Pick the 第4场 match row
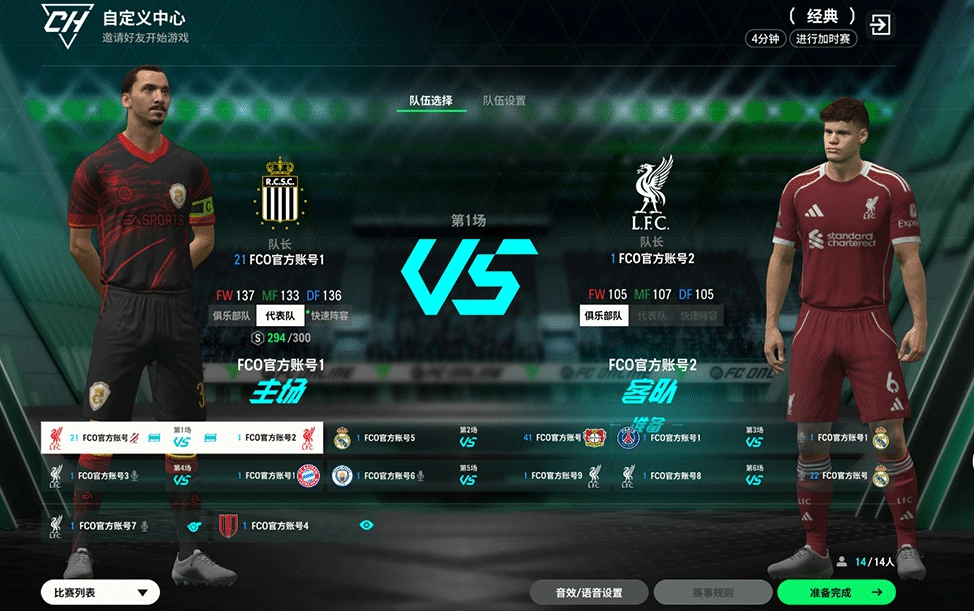This screenshot has width=974, height=611. (182, 475)
